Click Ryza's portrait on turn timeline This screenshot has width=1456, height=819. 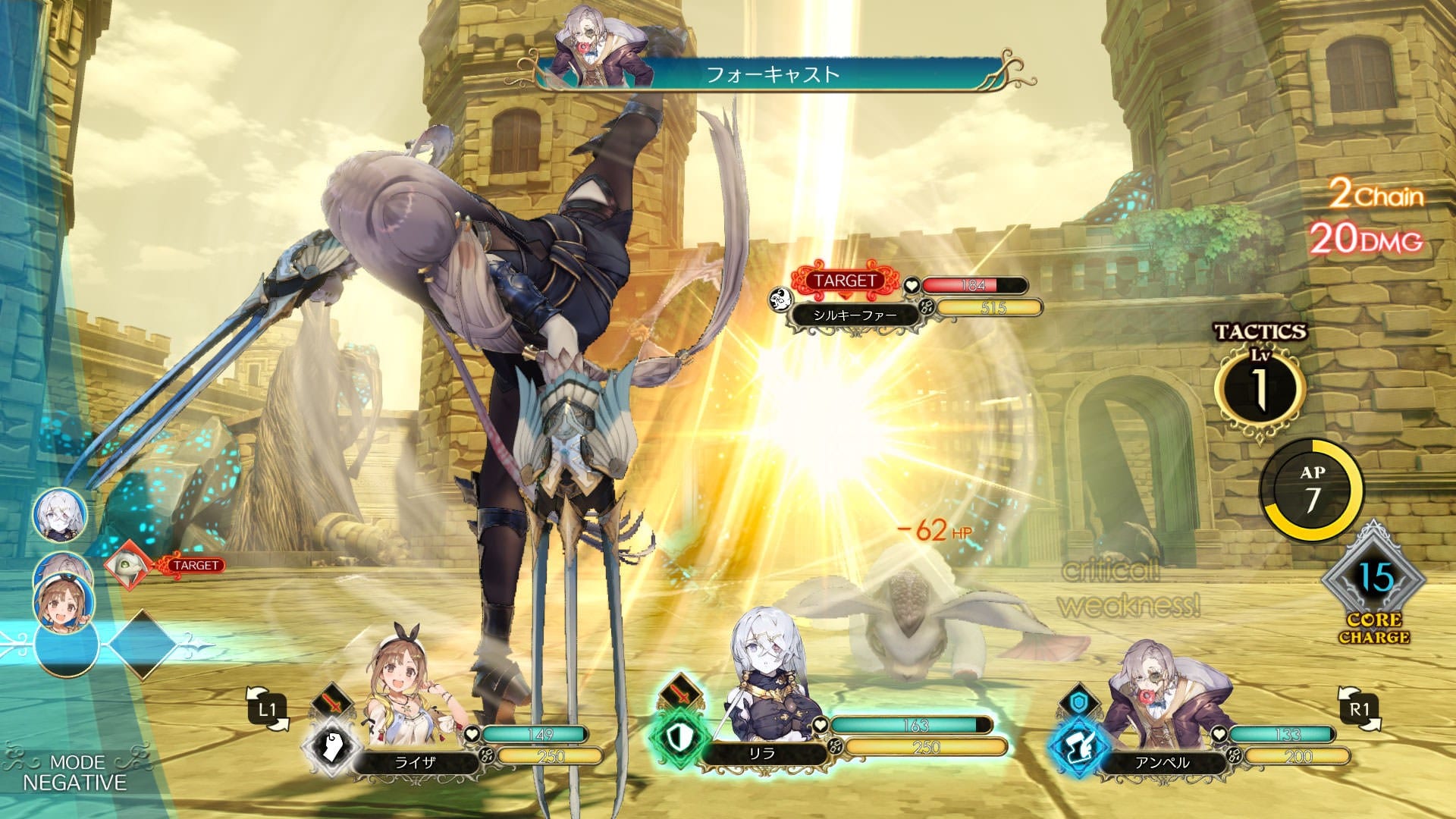[59, 603]
